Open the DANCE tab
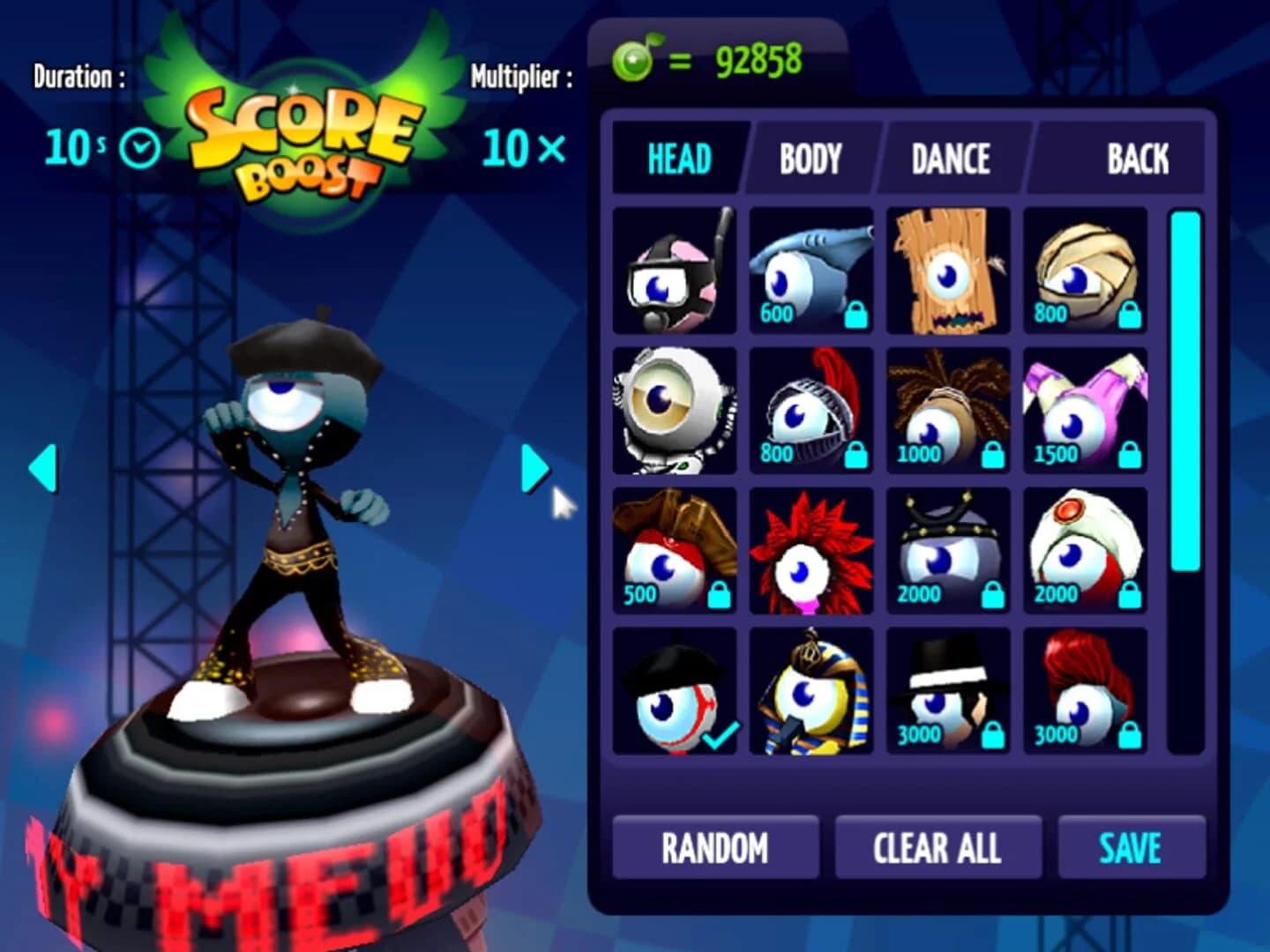1270x952 pixels. pos(948,160)
